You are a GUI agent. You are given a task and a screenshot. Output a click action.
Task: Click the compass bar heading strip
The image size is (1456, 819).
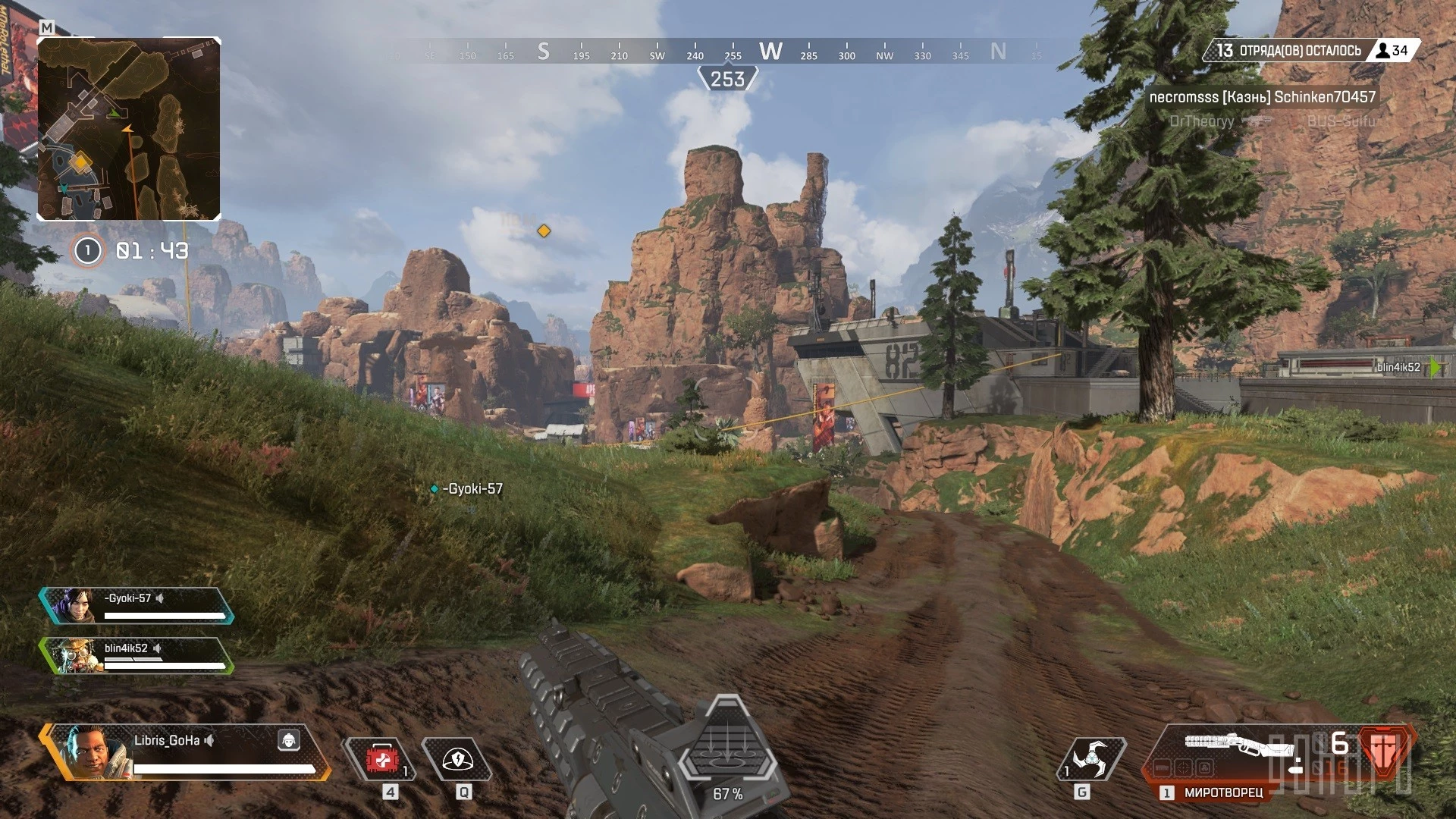pos(728,52)
